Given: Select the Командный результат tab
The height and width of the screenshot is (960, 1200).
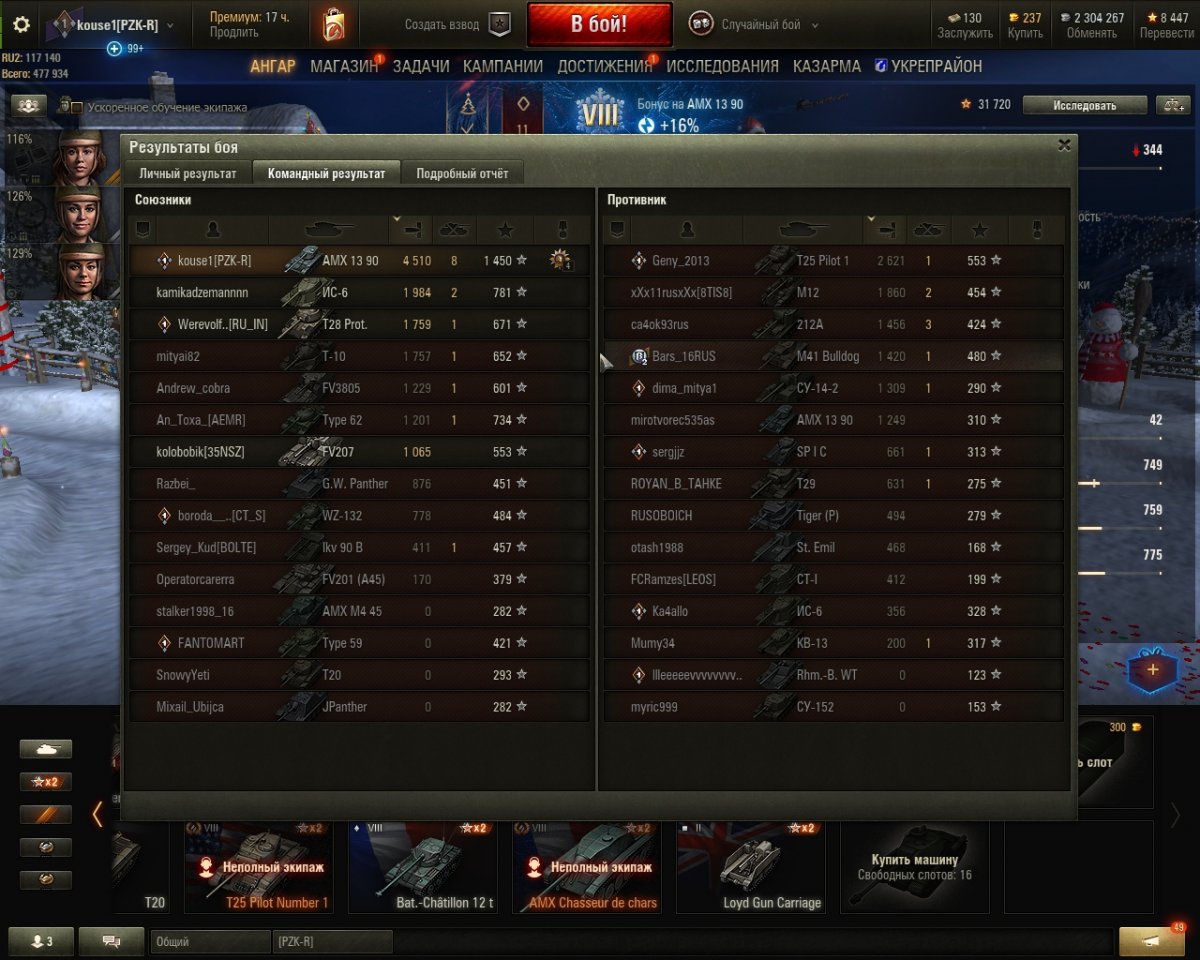Looking at the screenshot, I should [x=326, y=173].
